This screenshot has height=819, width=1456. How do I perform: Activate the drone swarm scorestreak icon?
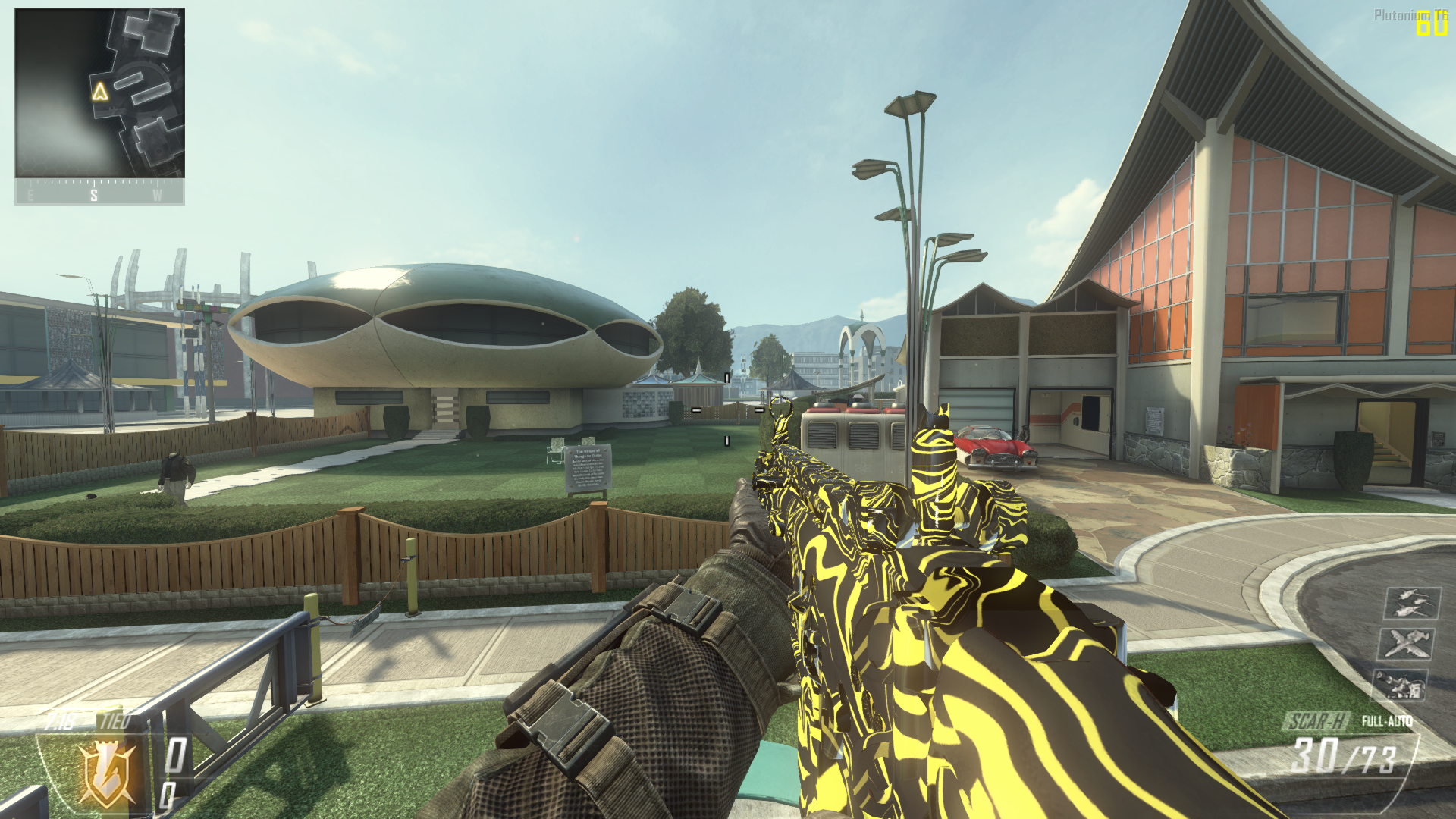click(1412, 603)
